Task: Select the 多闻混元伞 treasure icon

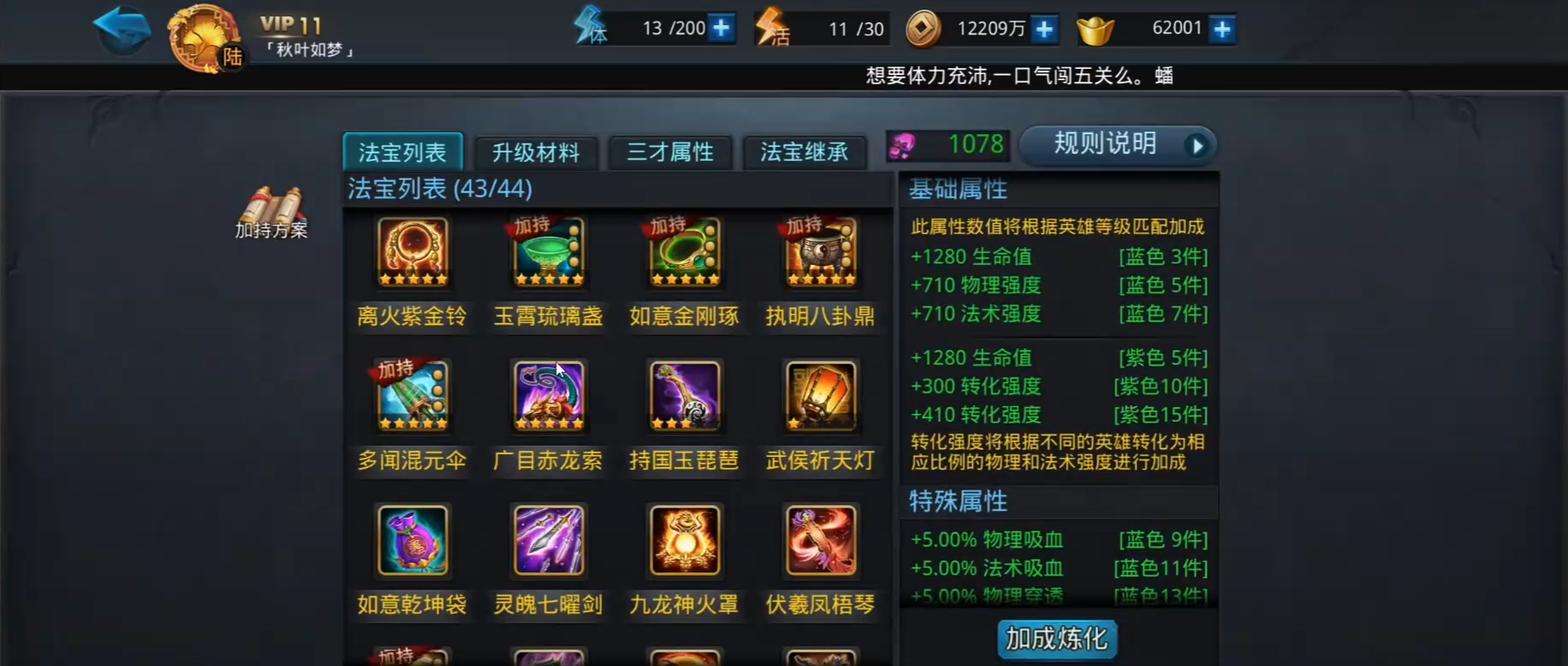Action: click(x=412, y=396)
